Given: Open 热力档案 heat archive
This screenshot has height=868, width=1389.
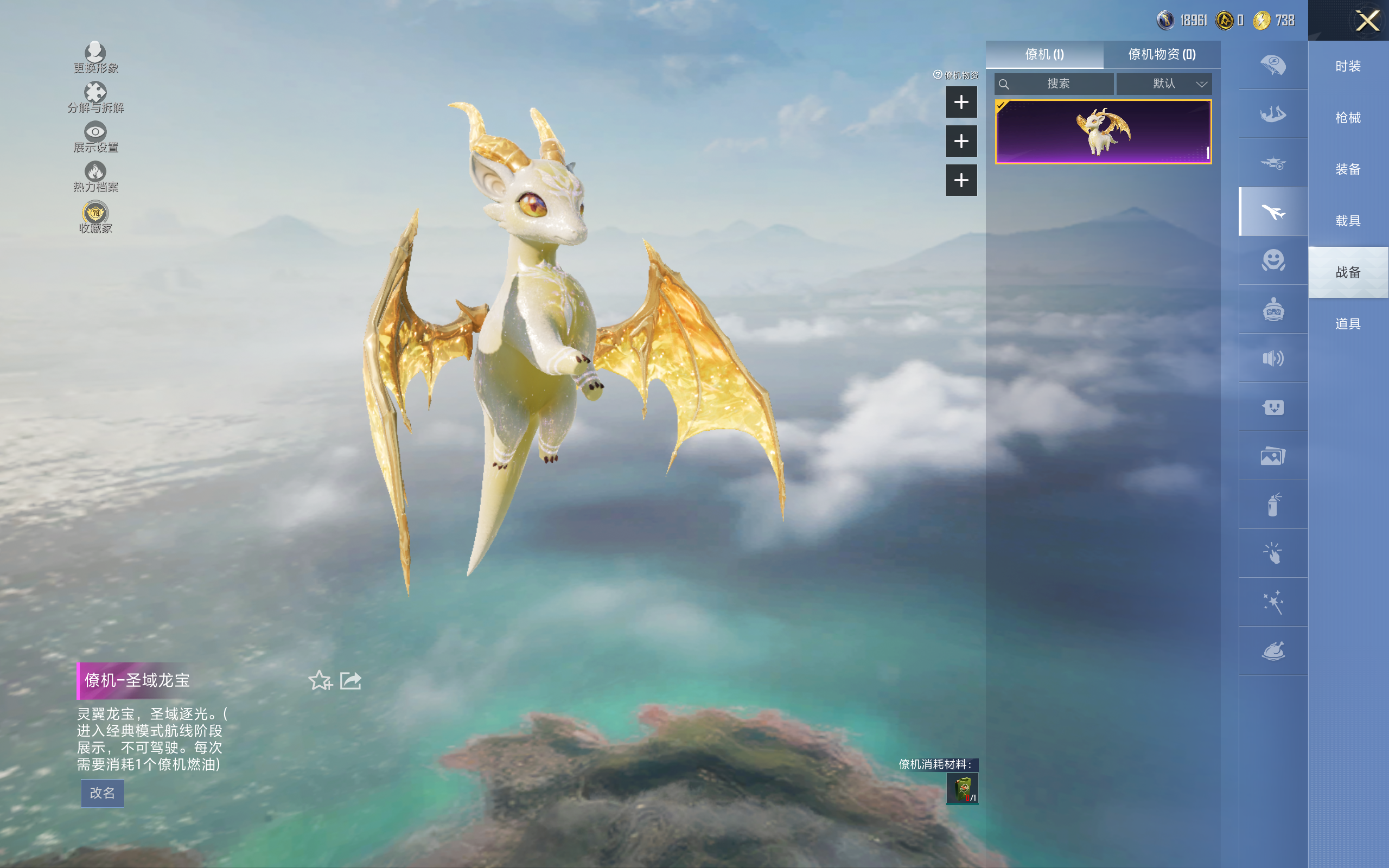Looking at the screenshot, I should click(95, 176).
